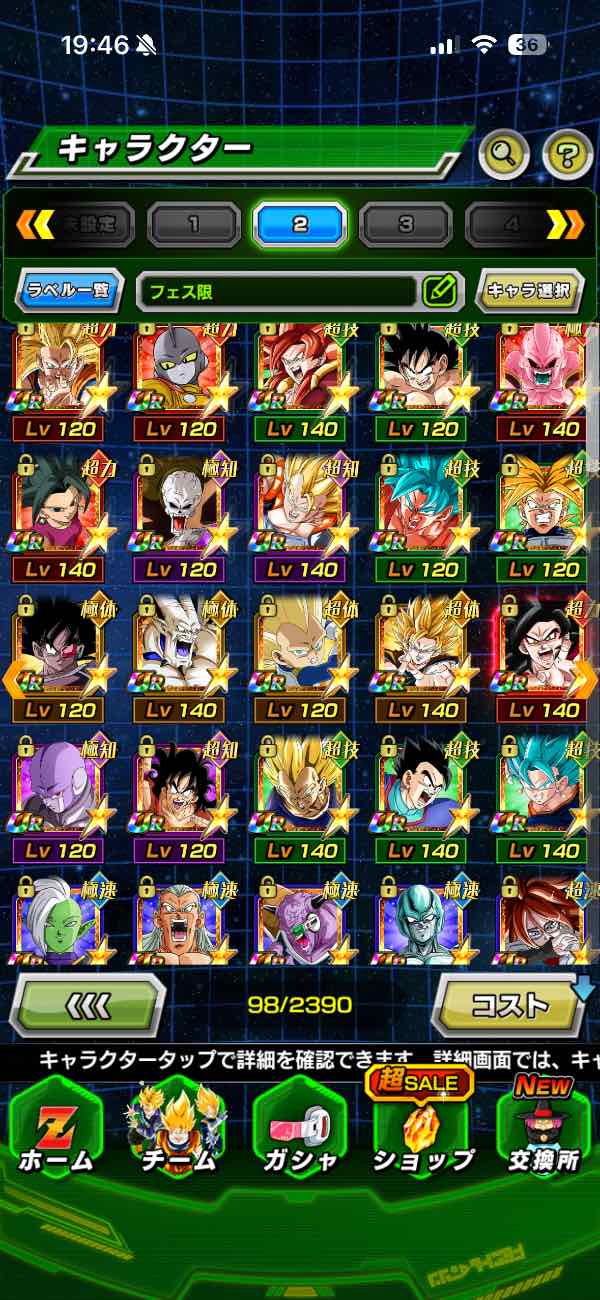Open the チーム team menu
This screenshot has width=600, height=1300.
177,1132
